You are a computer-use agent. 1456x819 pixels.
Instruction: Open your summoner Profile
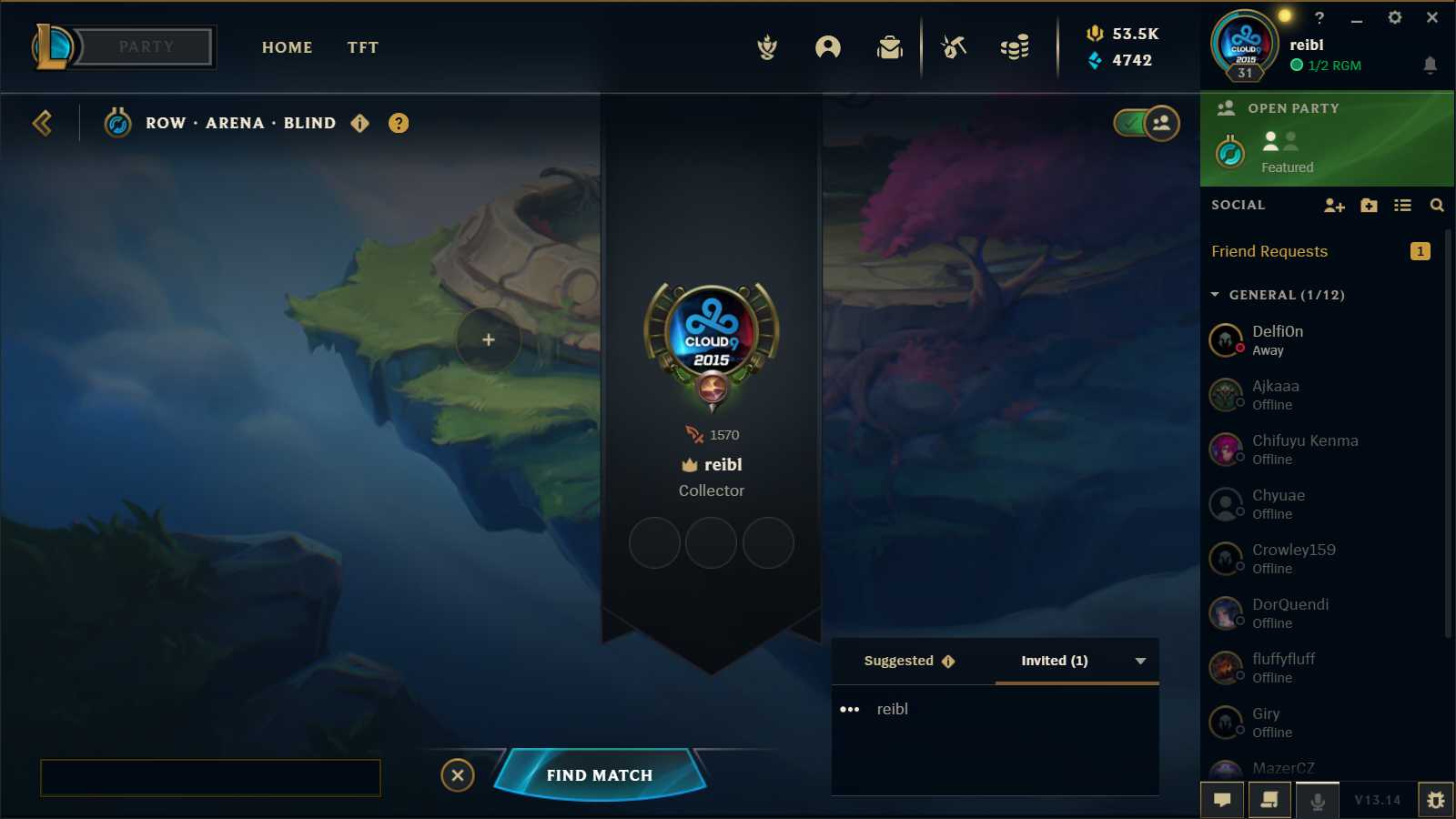(x=827, y=49)
